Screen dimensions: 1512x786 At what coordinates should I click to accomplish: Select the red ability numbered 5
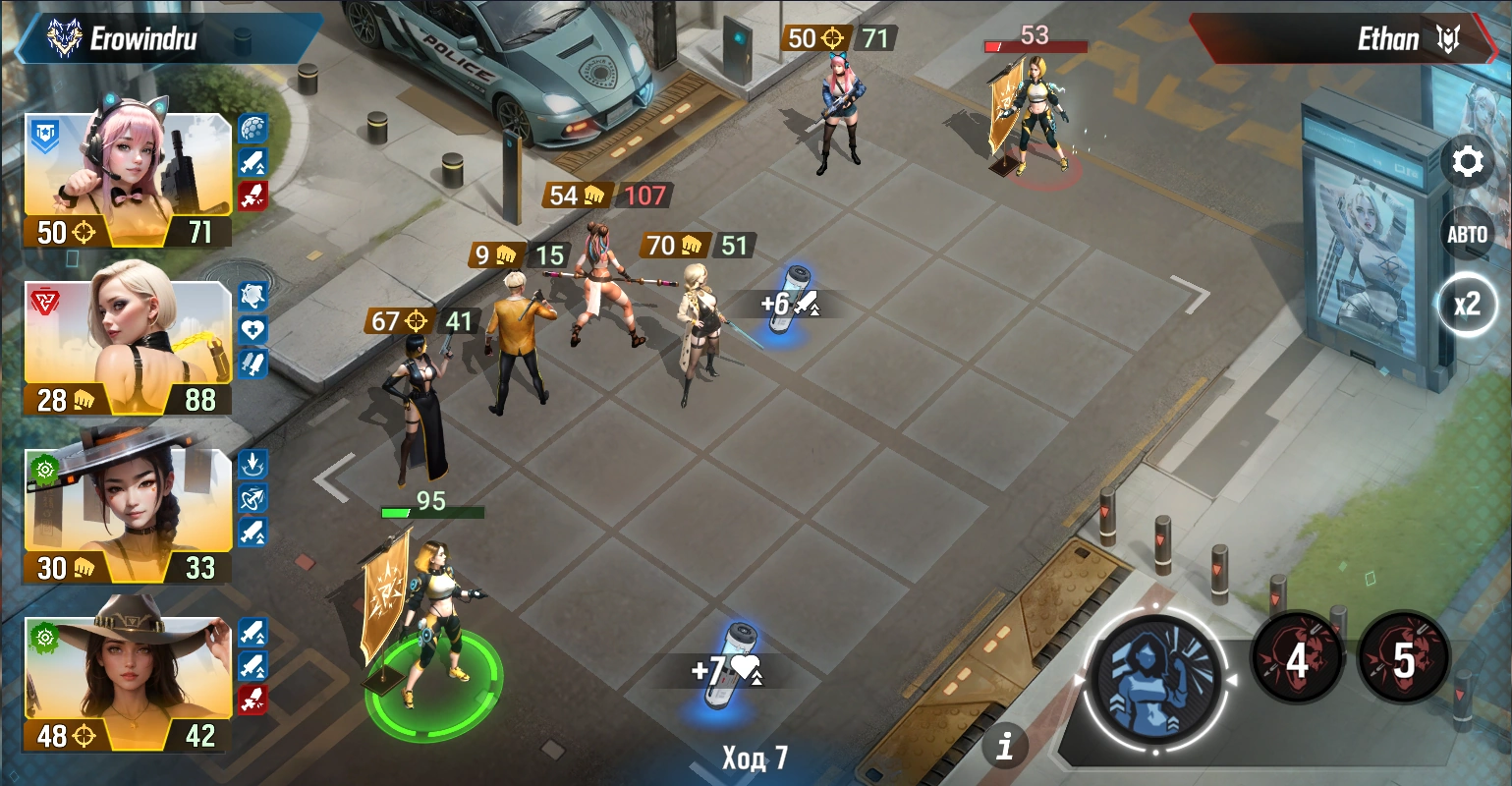tap(1404, 659)
